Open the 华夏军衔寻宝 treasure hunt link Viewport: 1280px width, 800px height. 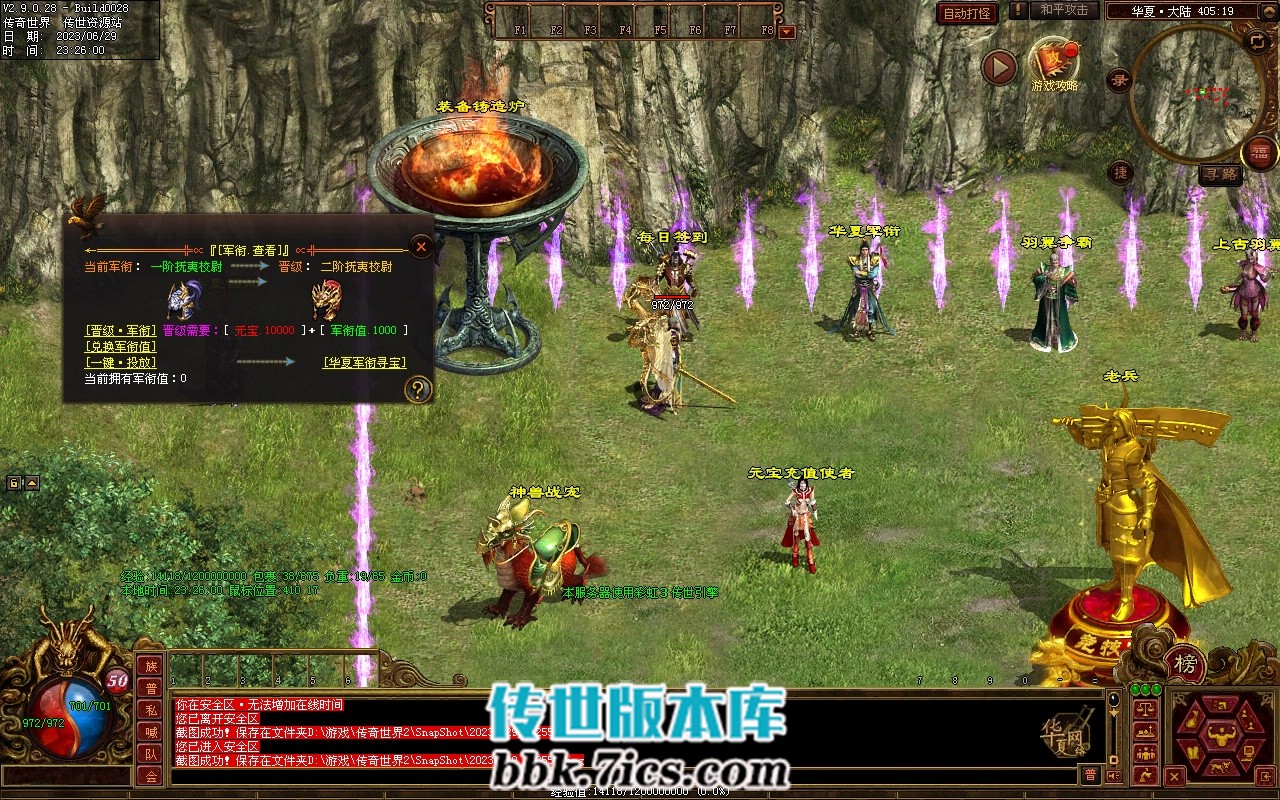point(364,362)
